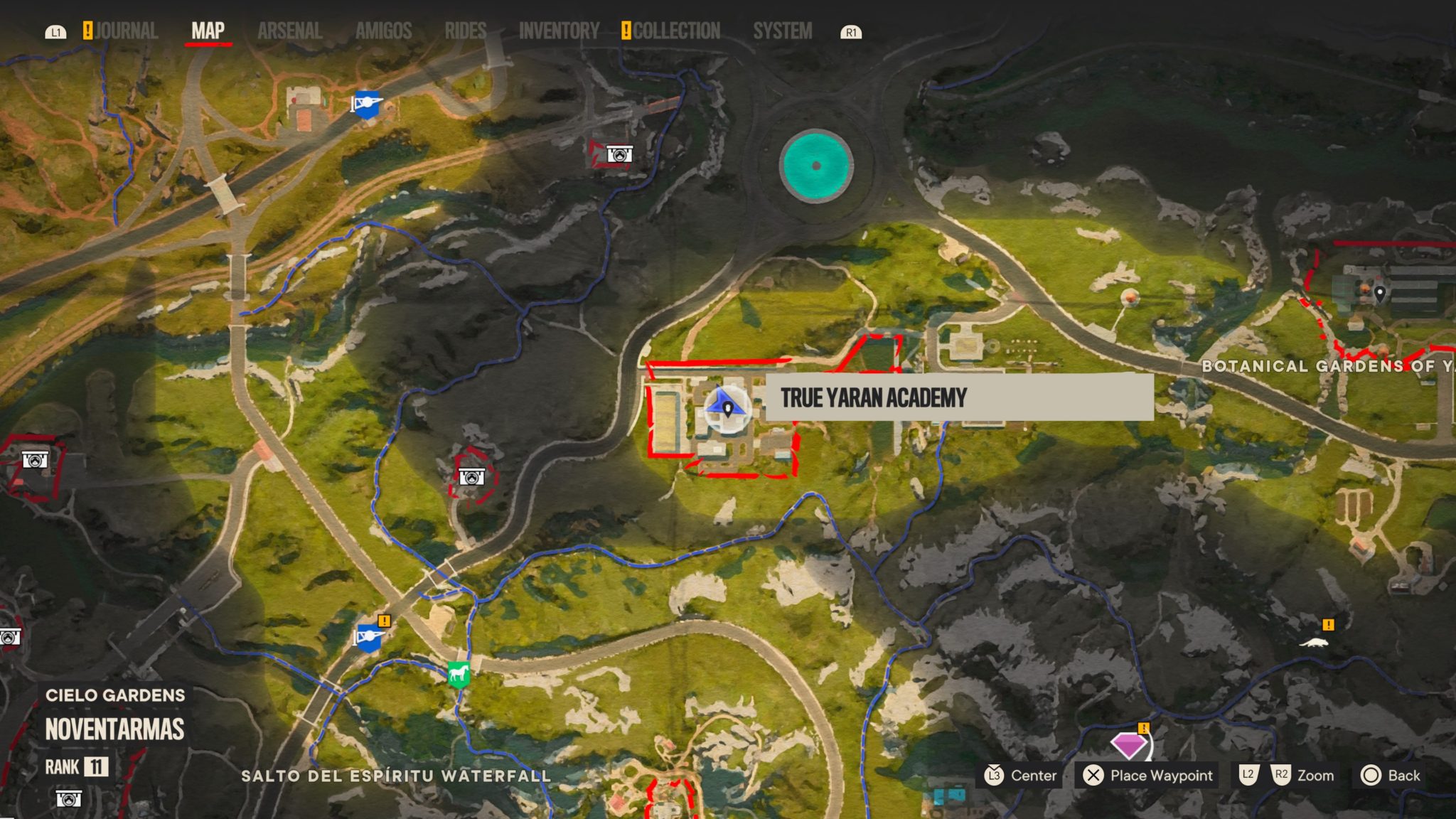Switch to the Arsenal tab
The width and height of the screenshot is (1456, 819).
coord(289,31)
